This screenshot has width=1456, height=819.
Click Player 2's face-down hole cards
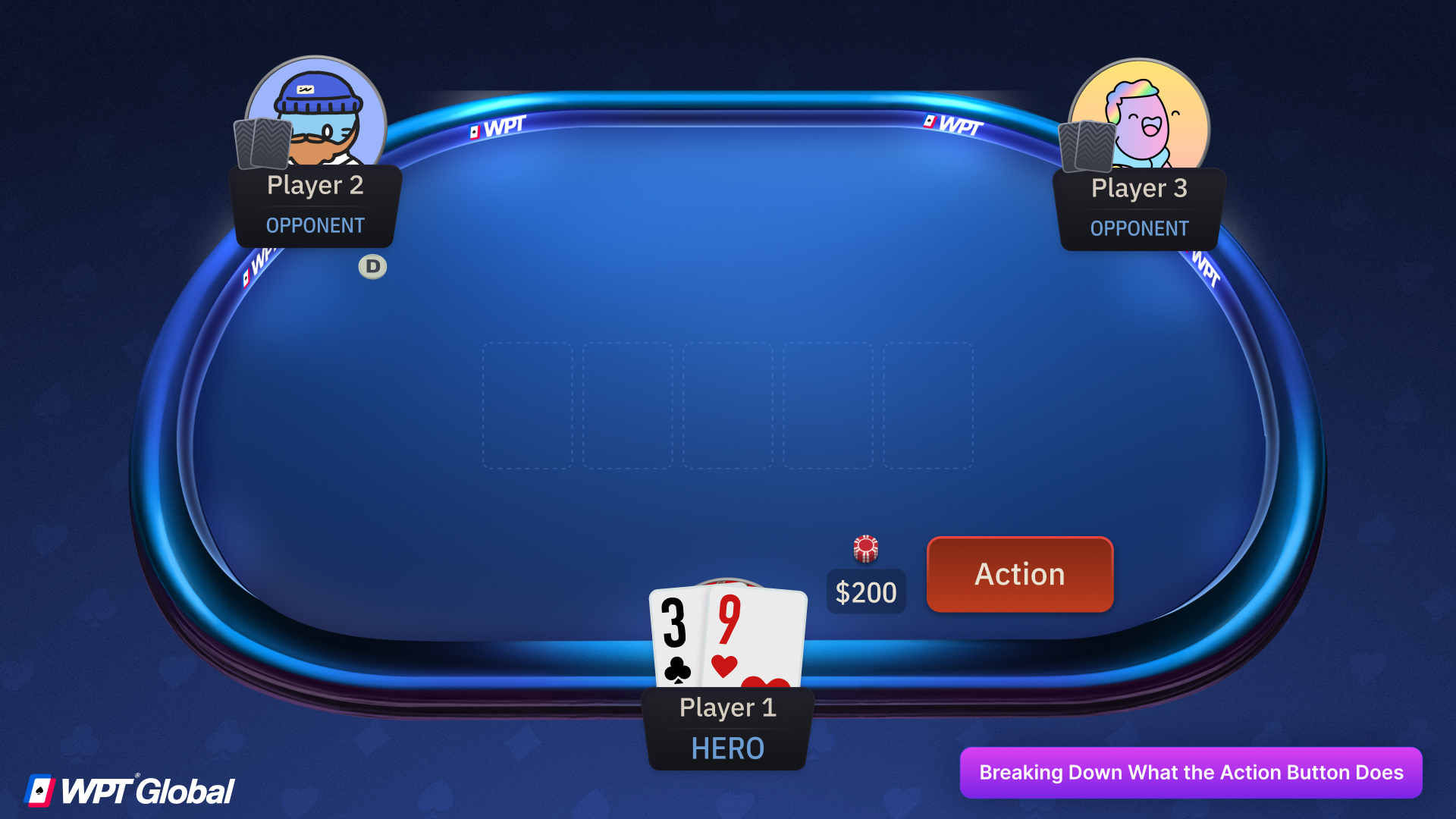tap(262, 144)
